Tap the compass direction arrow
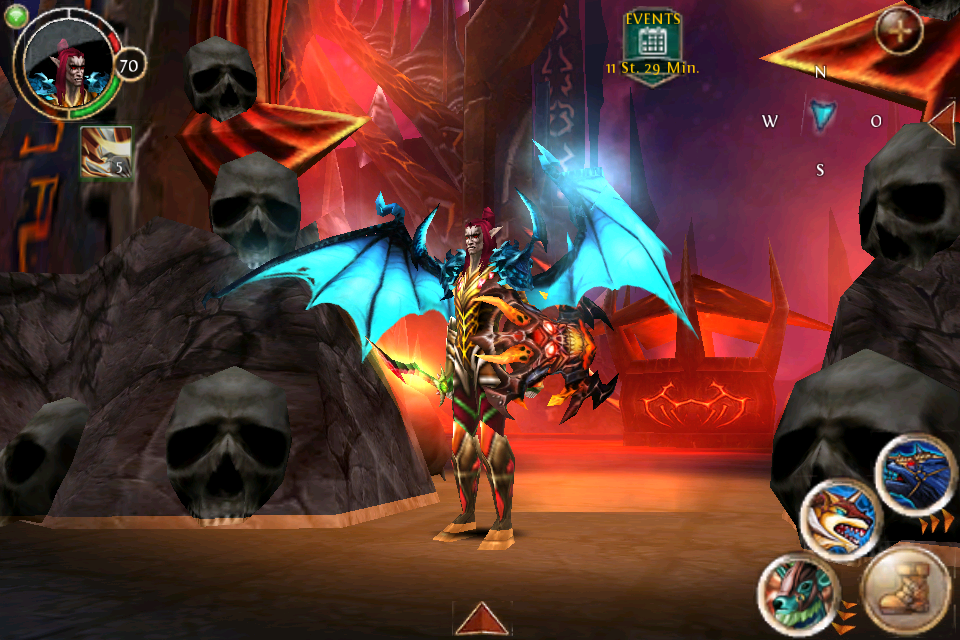The height and width of the screenshot is (640, 960). click(822, 116)
